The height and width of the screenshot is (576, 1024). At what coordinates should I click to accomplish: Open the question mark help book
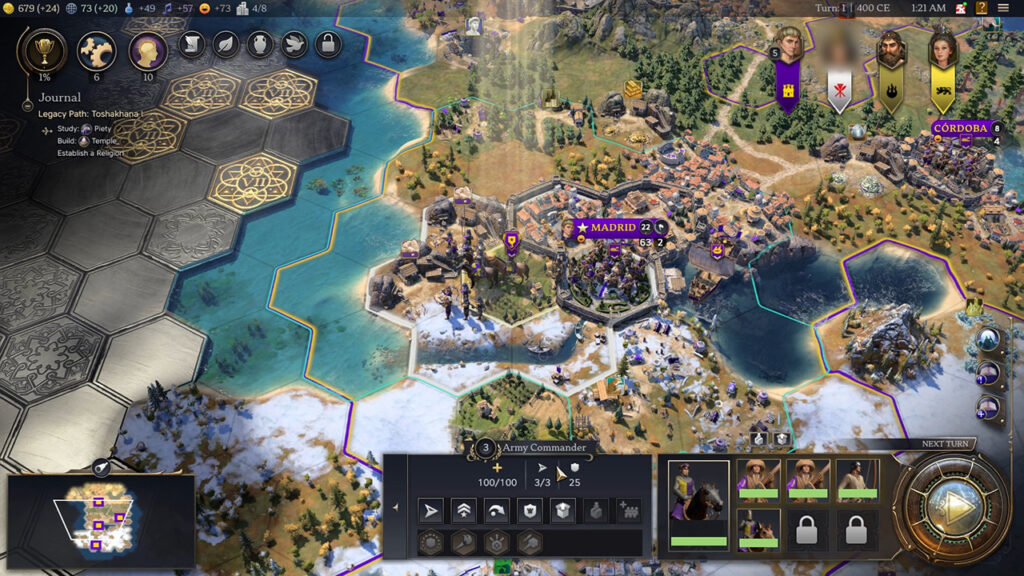(x=982, y=8)
